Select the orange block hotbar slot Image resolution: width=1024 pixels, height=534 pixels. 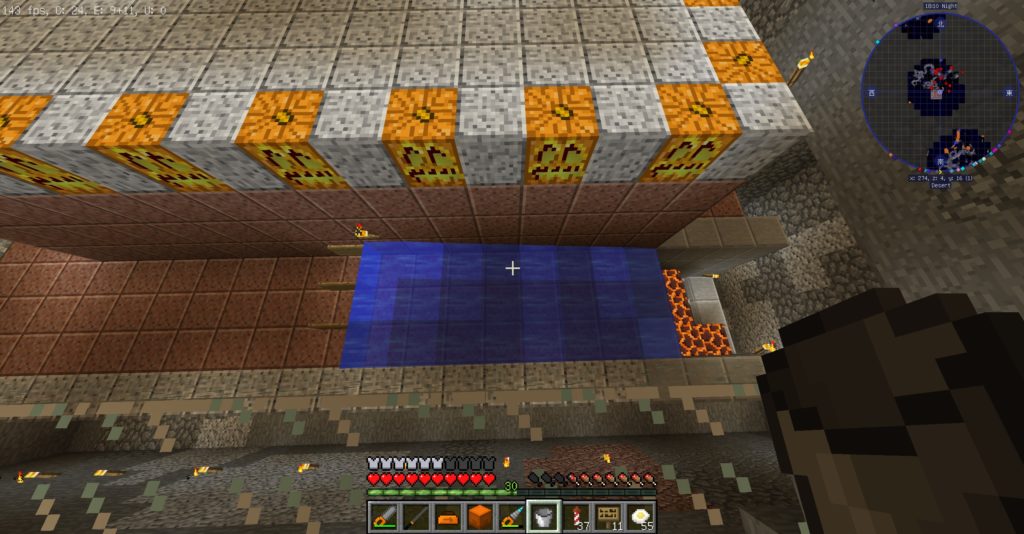coord(479,516)
